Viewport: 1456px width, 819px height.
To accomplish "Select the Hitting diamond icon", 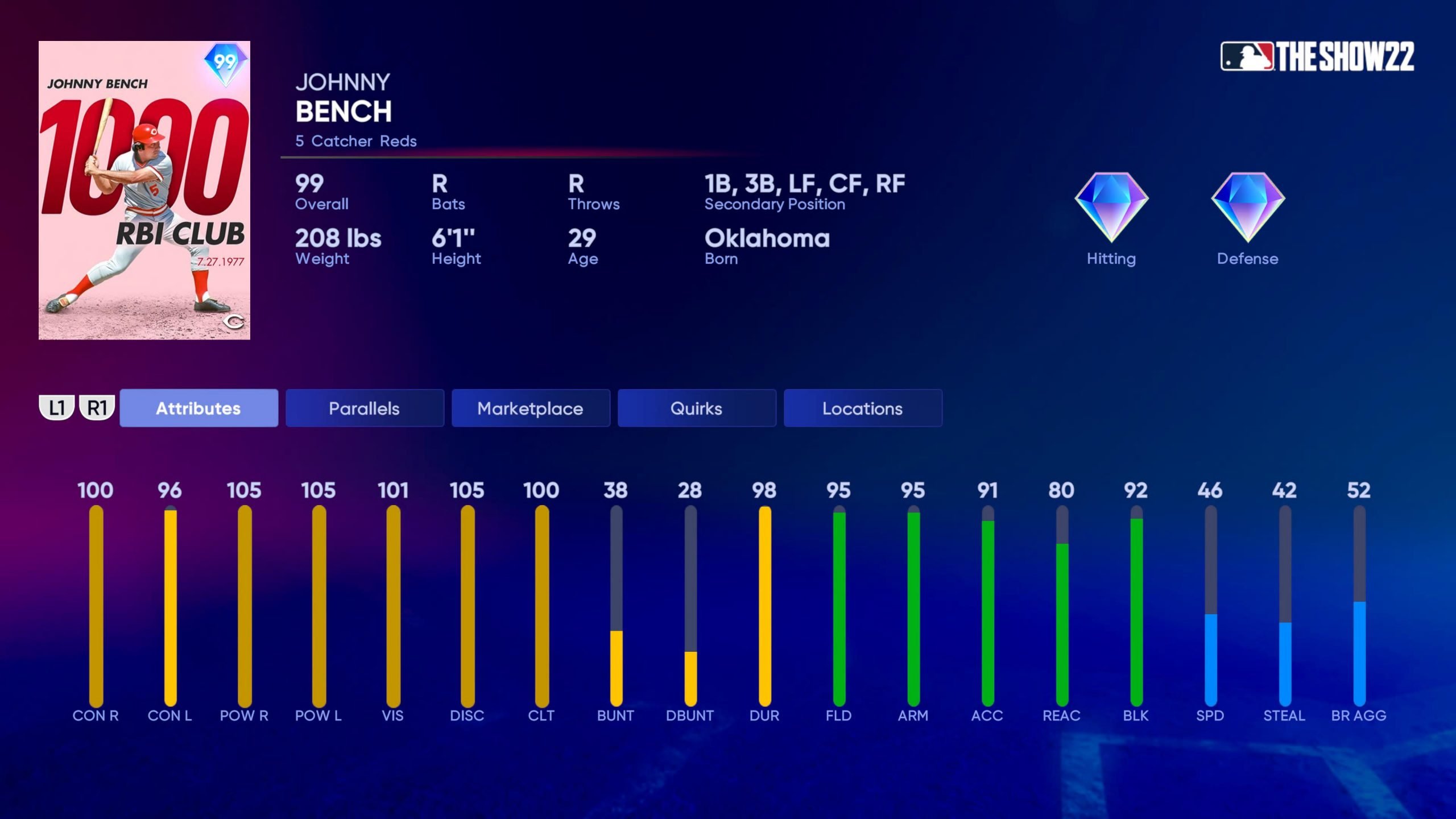I will click(1111, 208).
